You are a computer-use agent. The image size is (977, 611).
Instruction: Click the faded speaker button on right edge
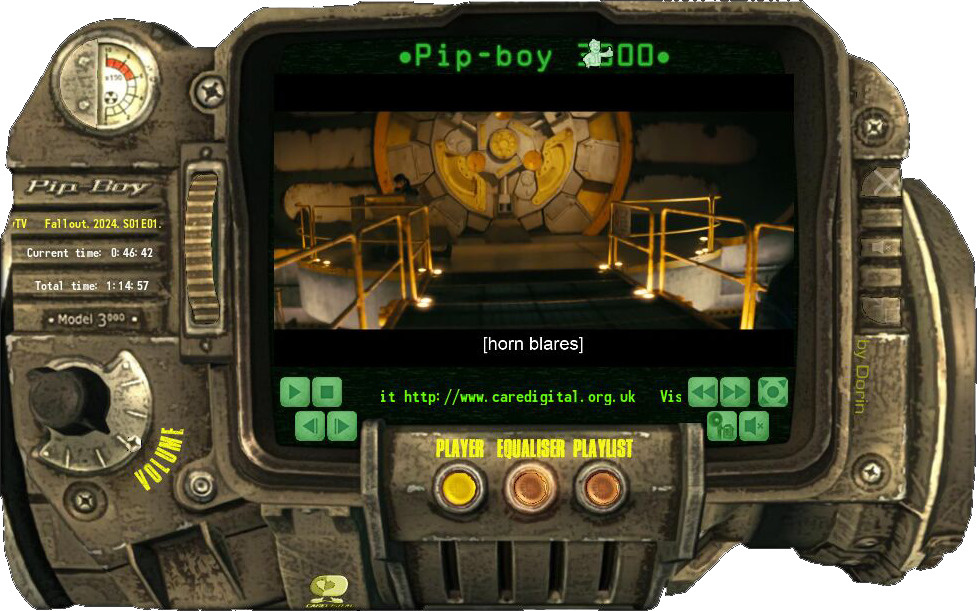pos(882,246)
